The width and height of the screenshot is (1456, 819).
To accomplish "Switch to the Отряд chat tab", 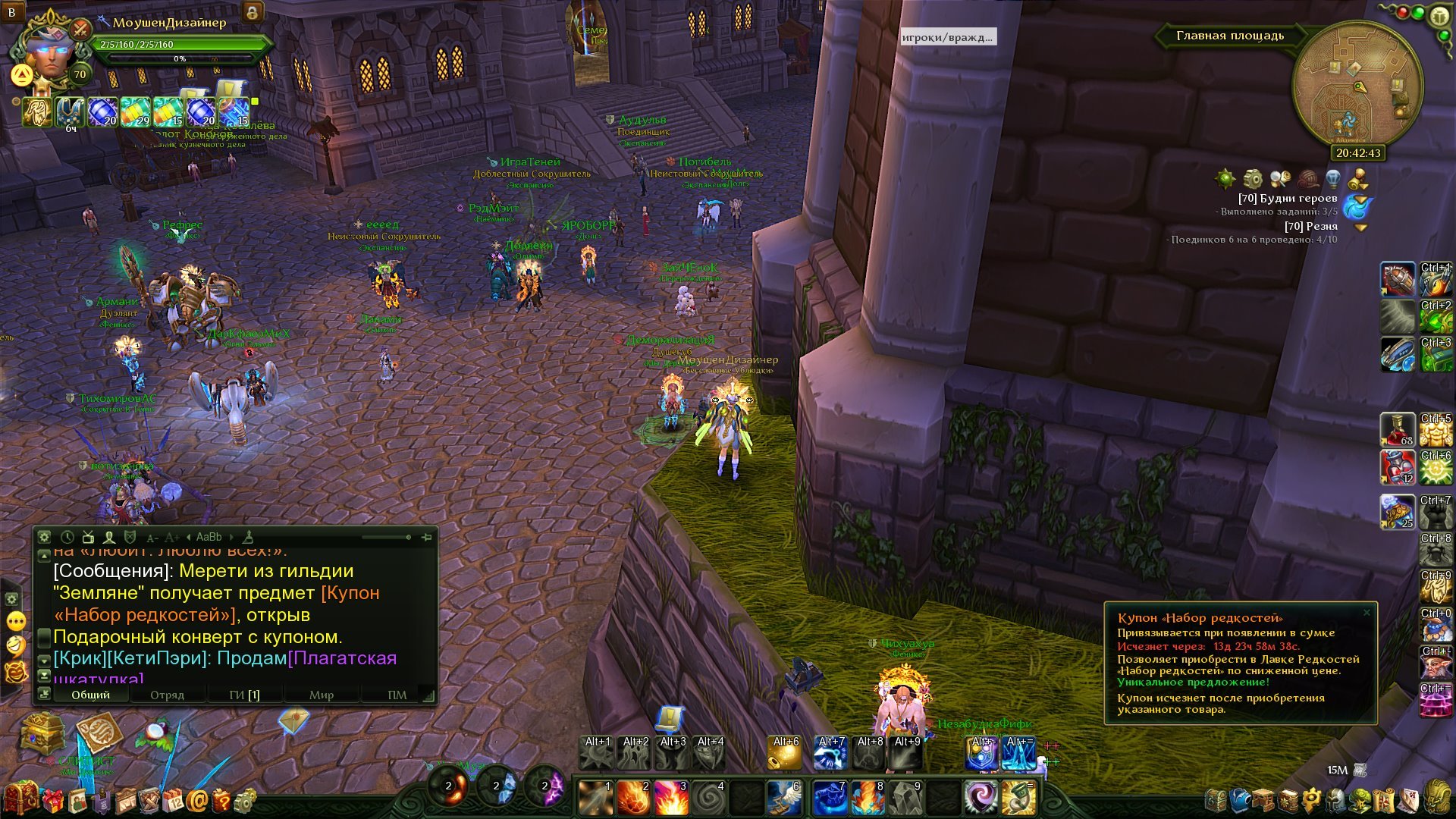I will 167,695.
